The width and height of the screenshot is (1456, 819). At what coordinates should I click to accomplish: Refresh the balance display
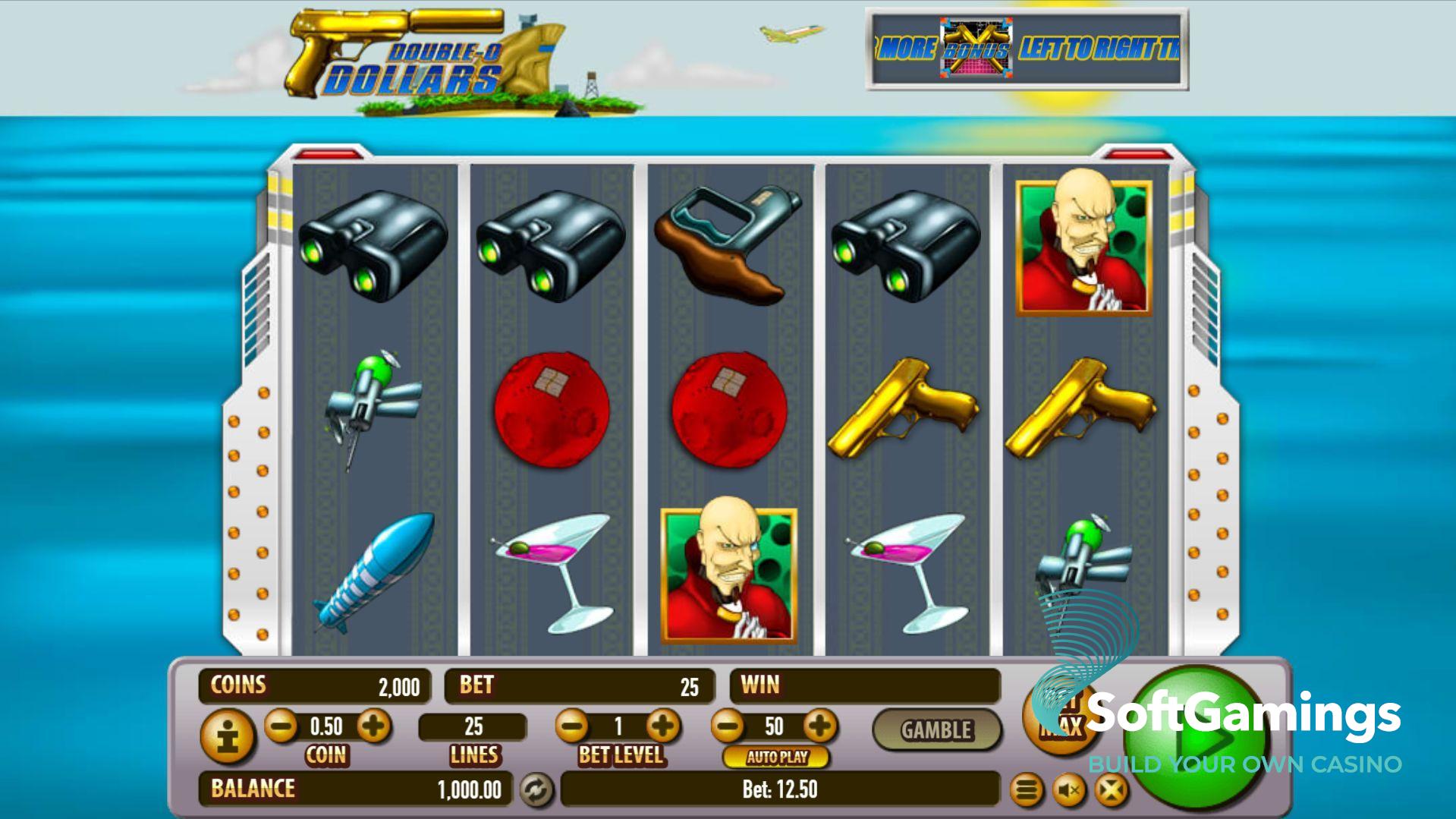point(536,790)
